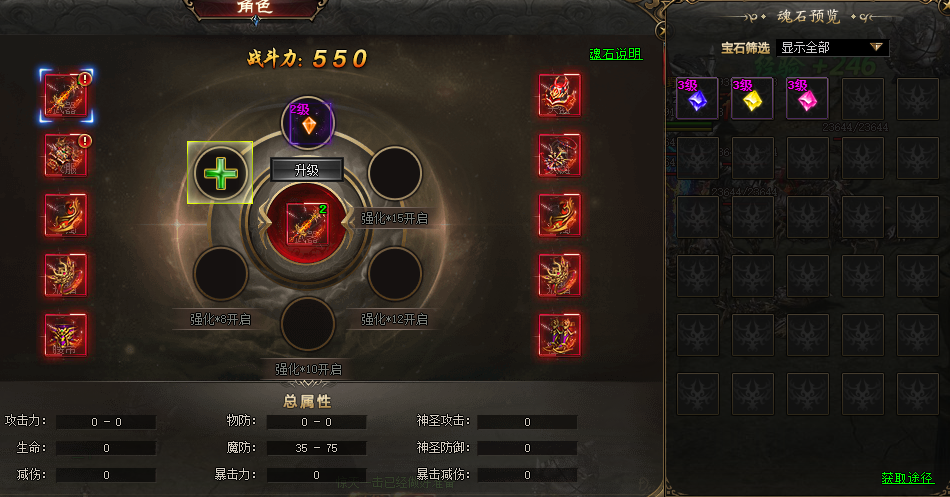Pick the level 3 yellow soul stone
The image size is (950, 497).
pyautogui.click(x=752, y=99)
